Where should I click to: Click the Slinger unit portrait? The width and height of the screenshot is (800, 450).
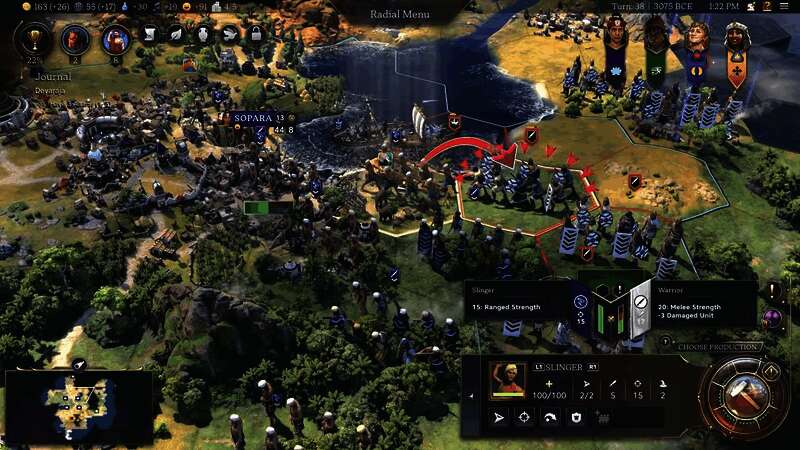click(509, 380)
